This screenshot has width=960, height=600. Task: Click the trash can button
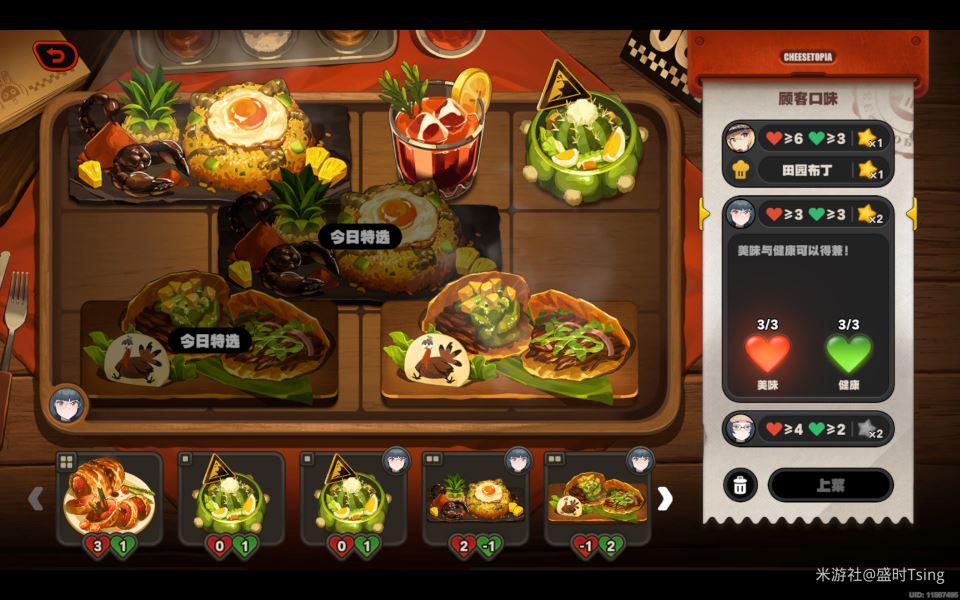740,485
